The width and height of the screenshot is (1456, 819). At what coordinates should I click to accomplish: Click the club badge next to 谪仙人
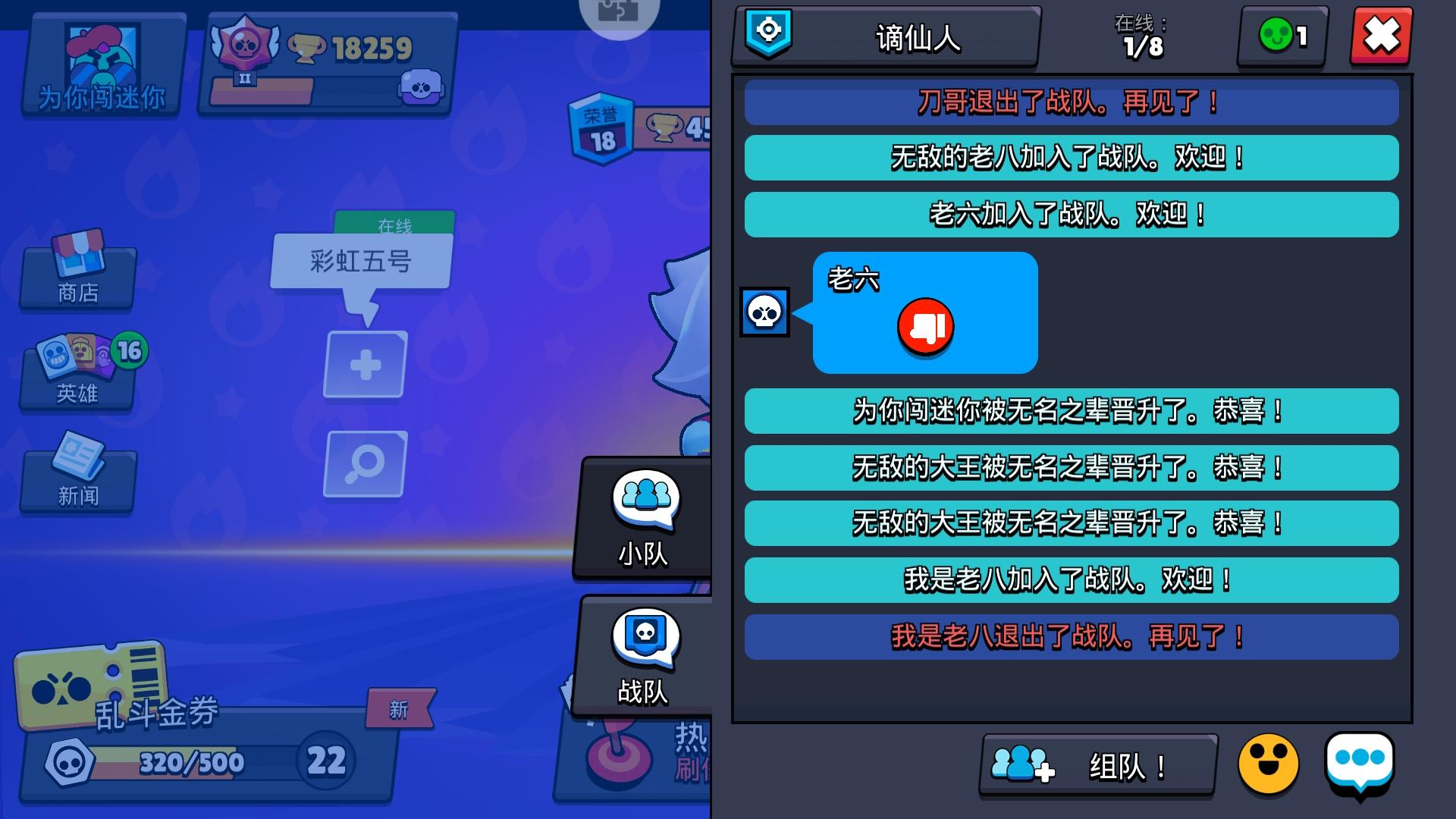pos(767,36)
